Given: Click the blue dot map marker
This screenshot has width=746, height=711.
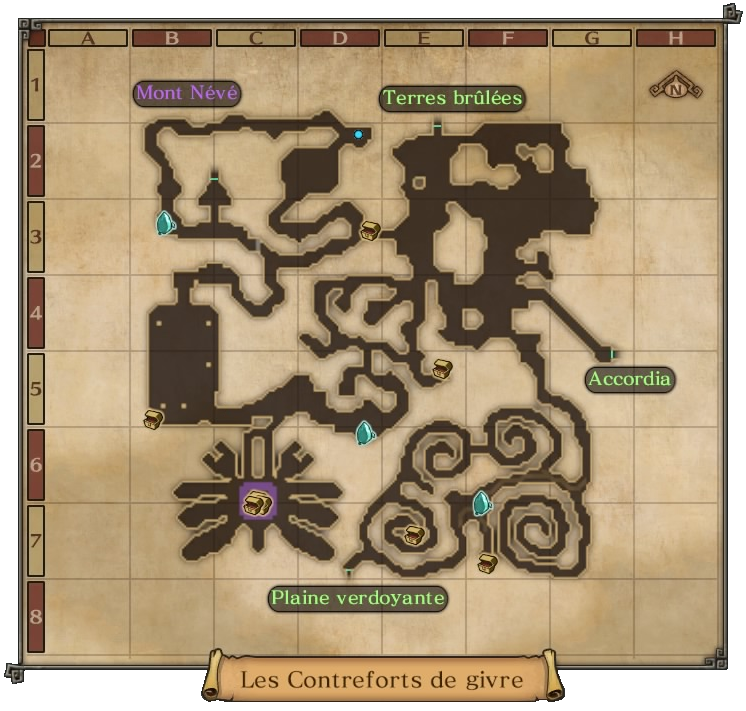Looking at the screenshot, I should (x=358, y=134).
